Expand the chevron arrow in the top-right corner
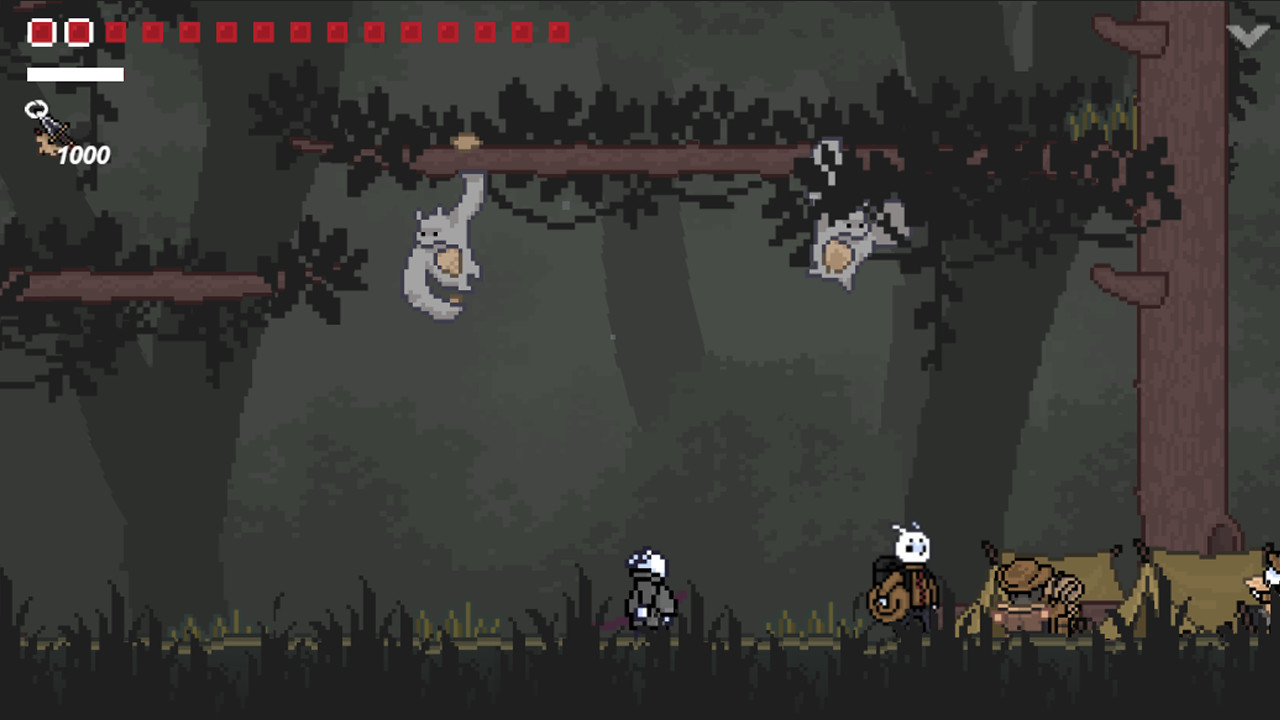Image resolution: width=1280 pixels, height=720 pixels. point(1247,33)
